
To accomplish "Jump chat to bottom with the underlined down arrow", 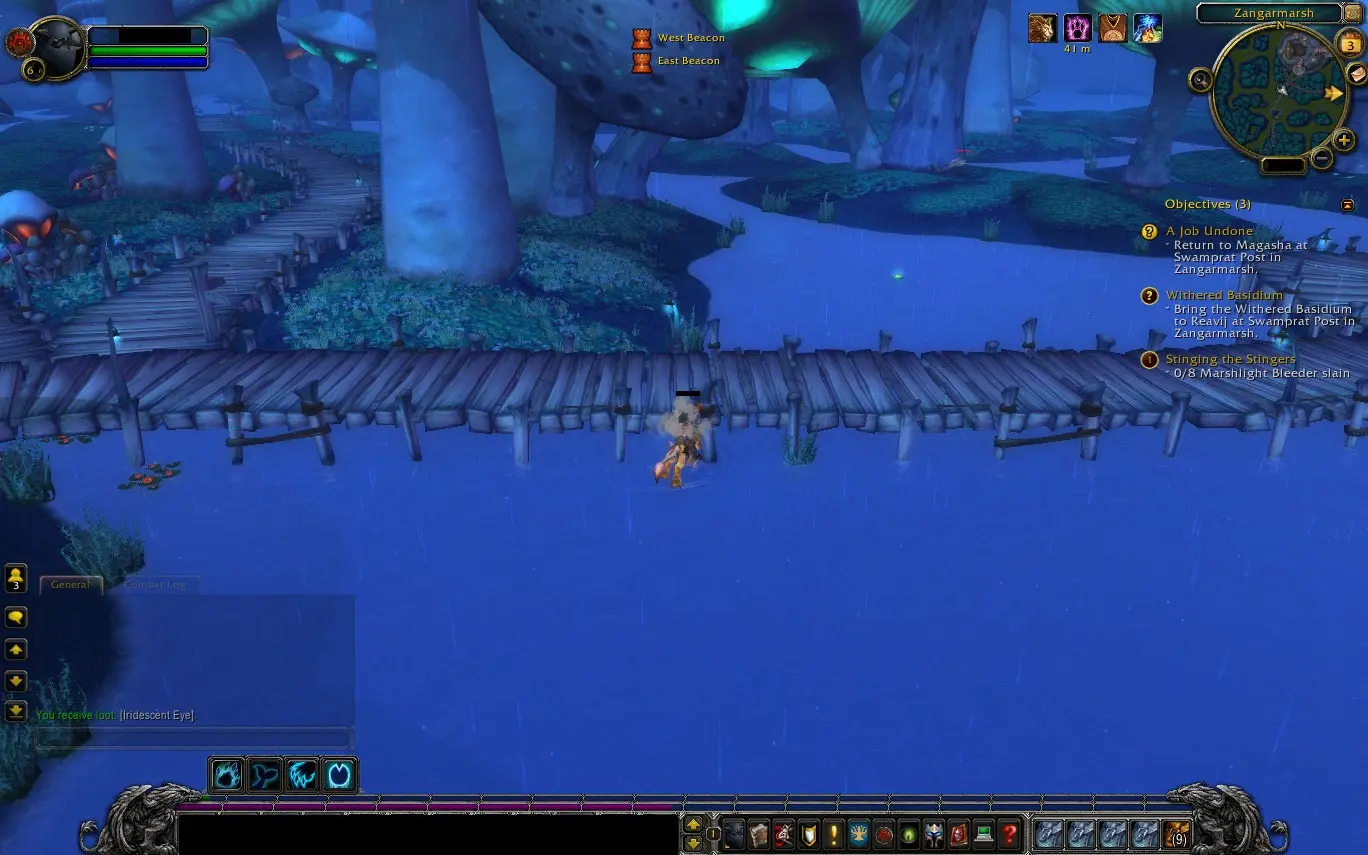I will (x=16, y=711).
